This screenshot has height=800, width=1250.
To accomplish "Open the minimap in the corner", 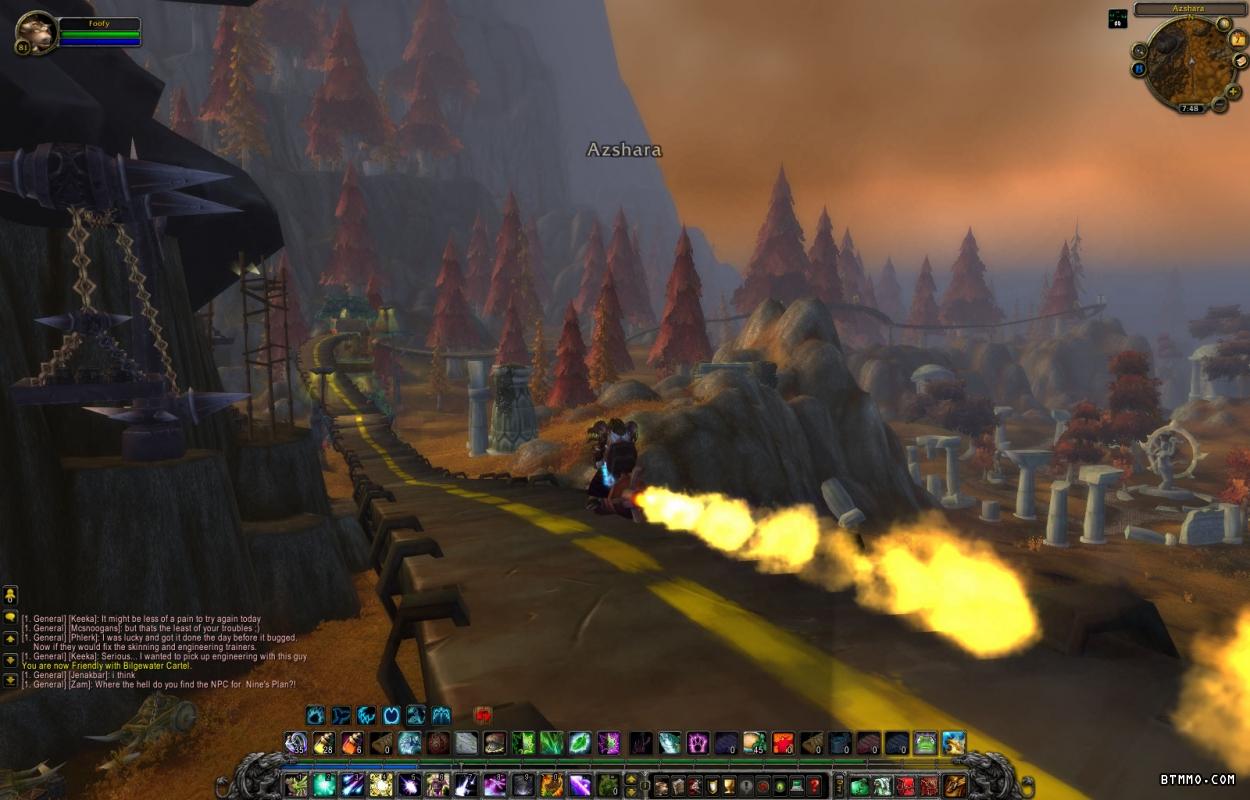I will (1188, 60).
